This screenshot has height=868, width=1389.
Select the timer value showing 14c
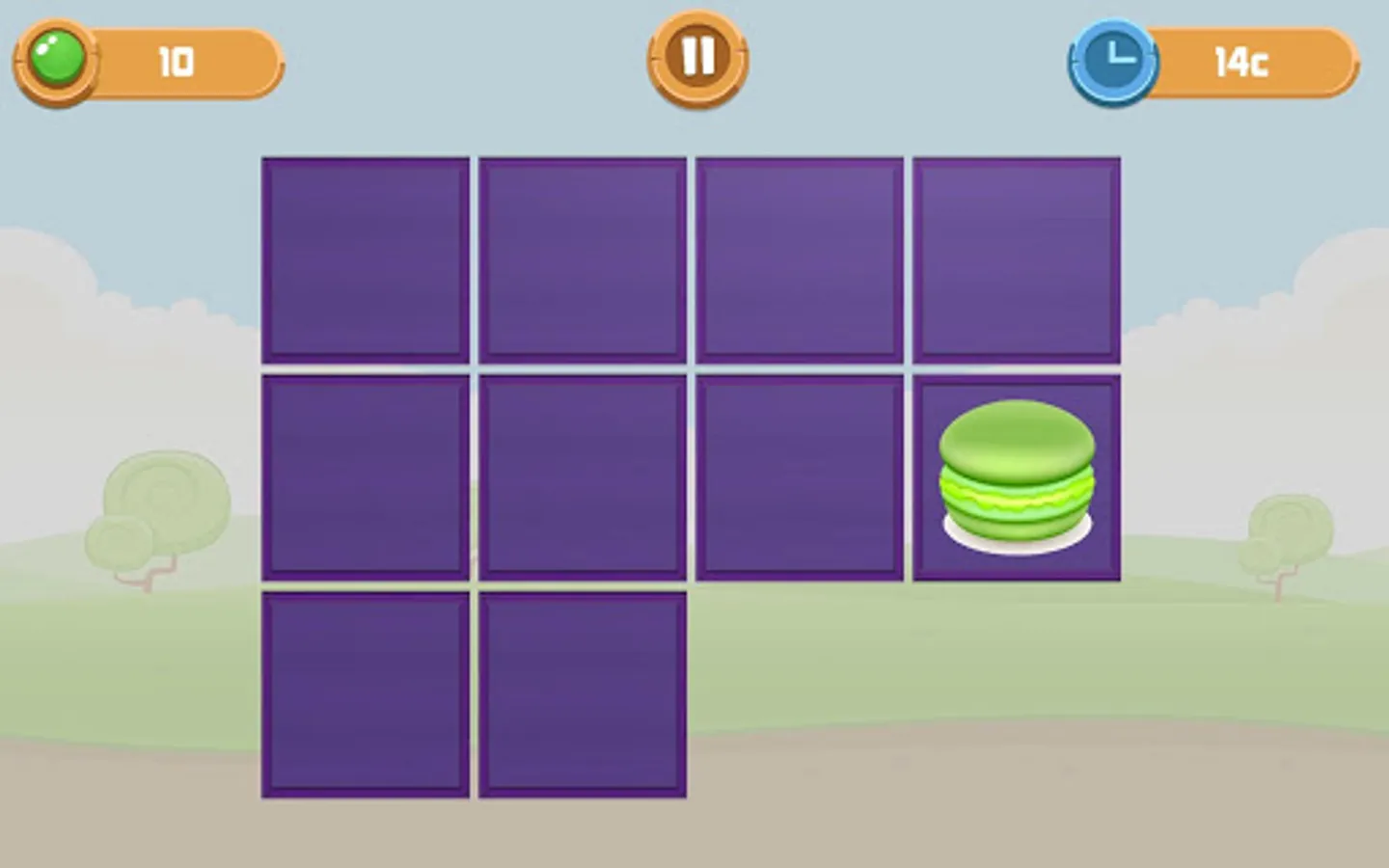tap(1243, 63)
